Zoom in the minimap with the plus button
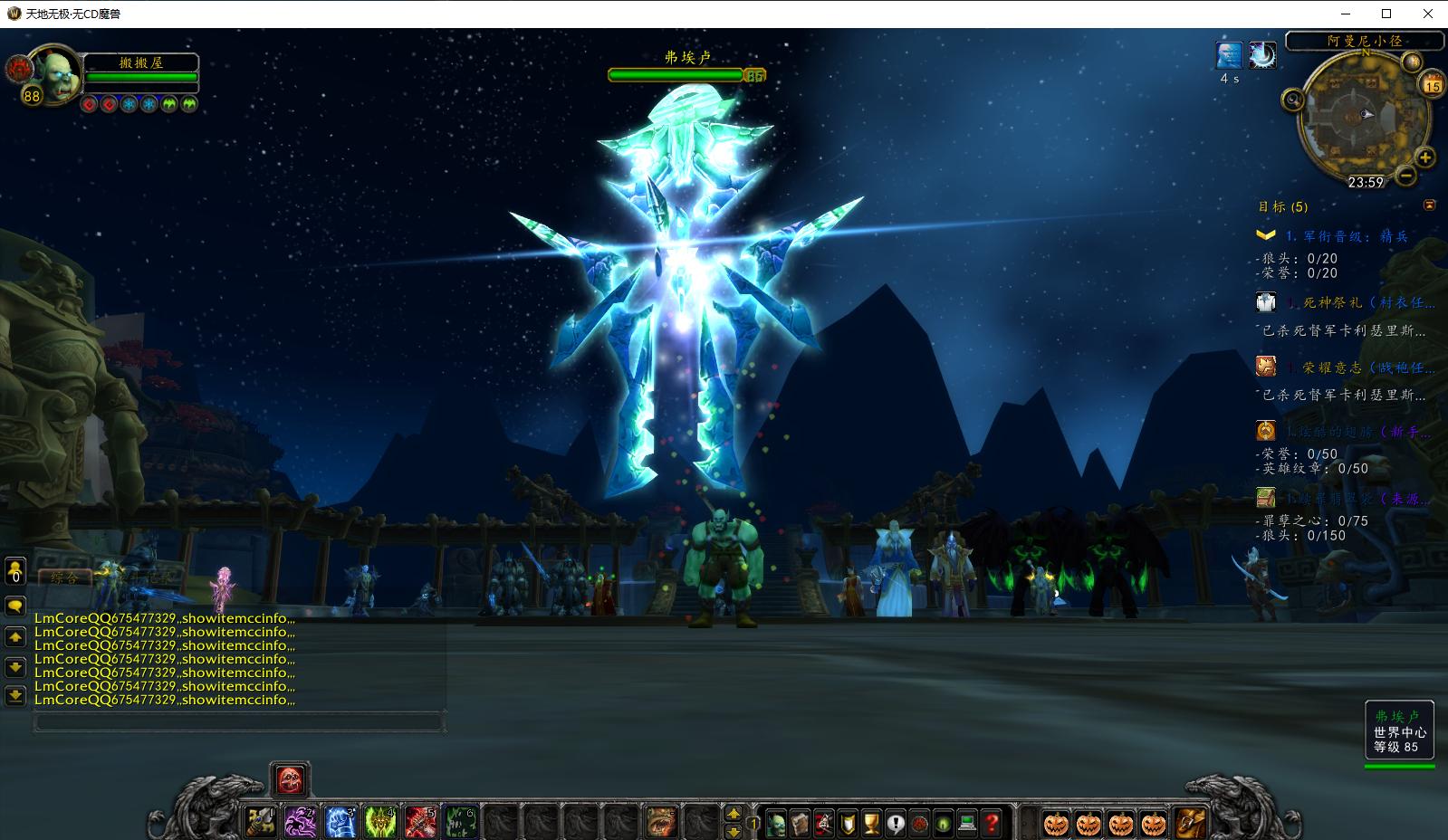Screen dimensions: 1448x840 tap(1424, 158)
